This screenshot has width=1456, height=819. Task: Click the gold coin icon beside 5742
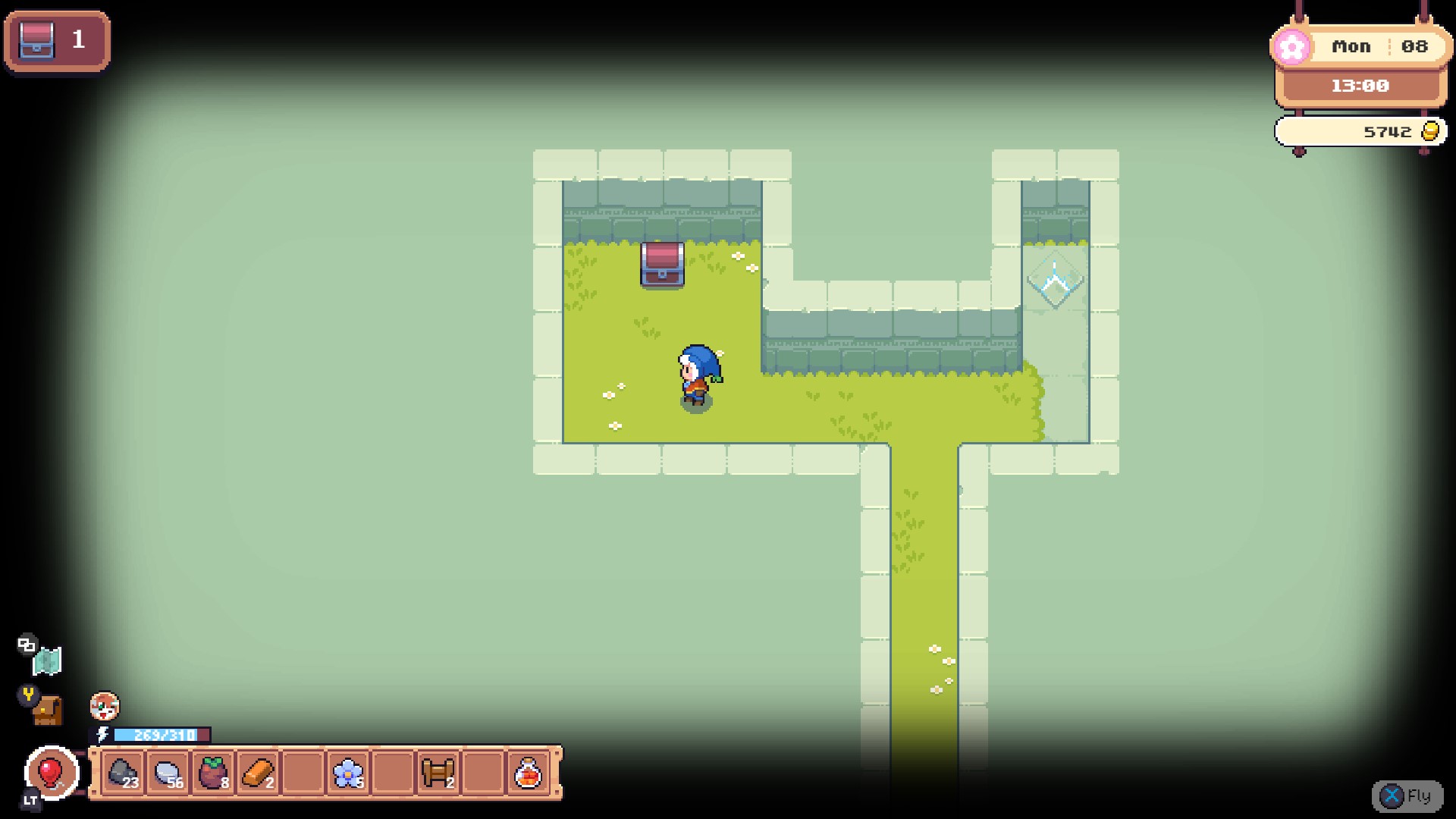(x=1429, y=130)
